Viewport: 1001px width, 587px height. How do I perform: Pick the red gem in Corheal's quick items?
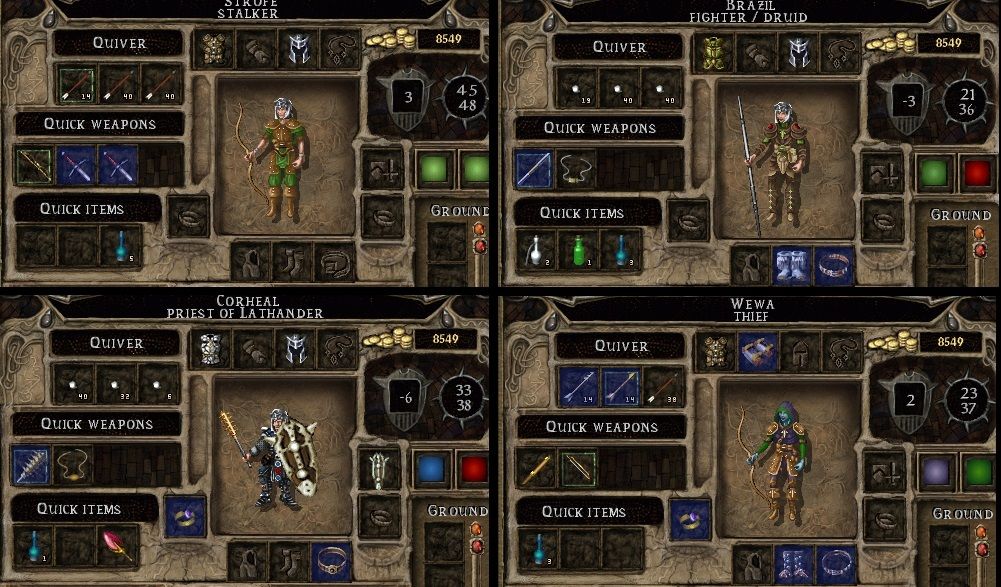point(117,545)
